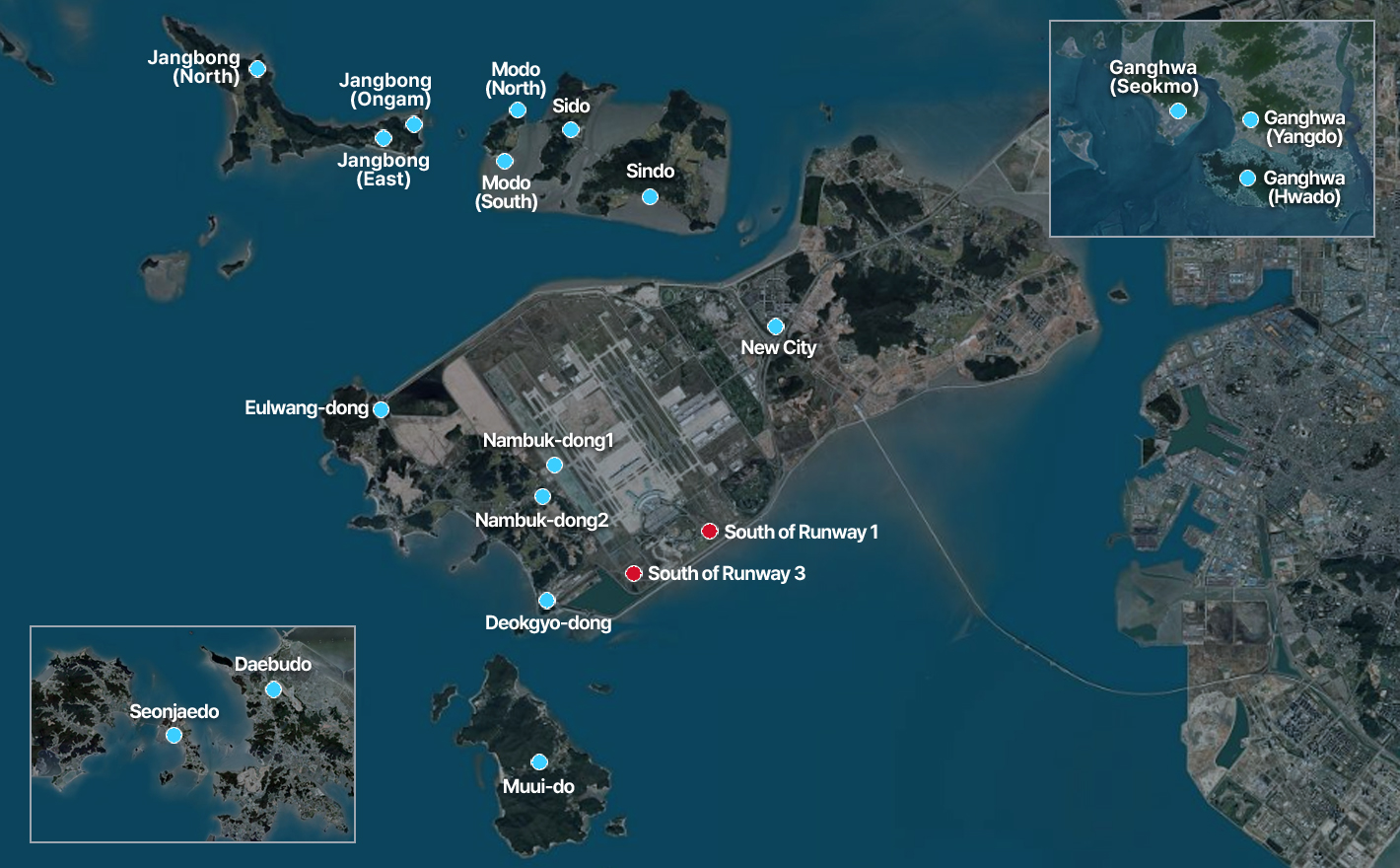Pick the Modo (South) marker
Viewport: 1400px width, 868px height.
click(x=505, y=161)
